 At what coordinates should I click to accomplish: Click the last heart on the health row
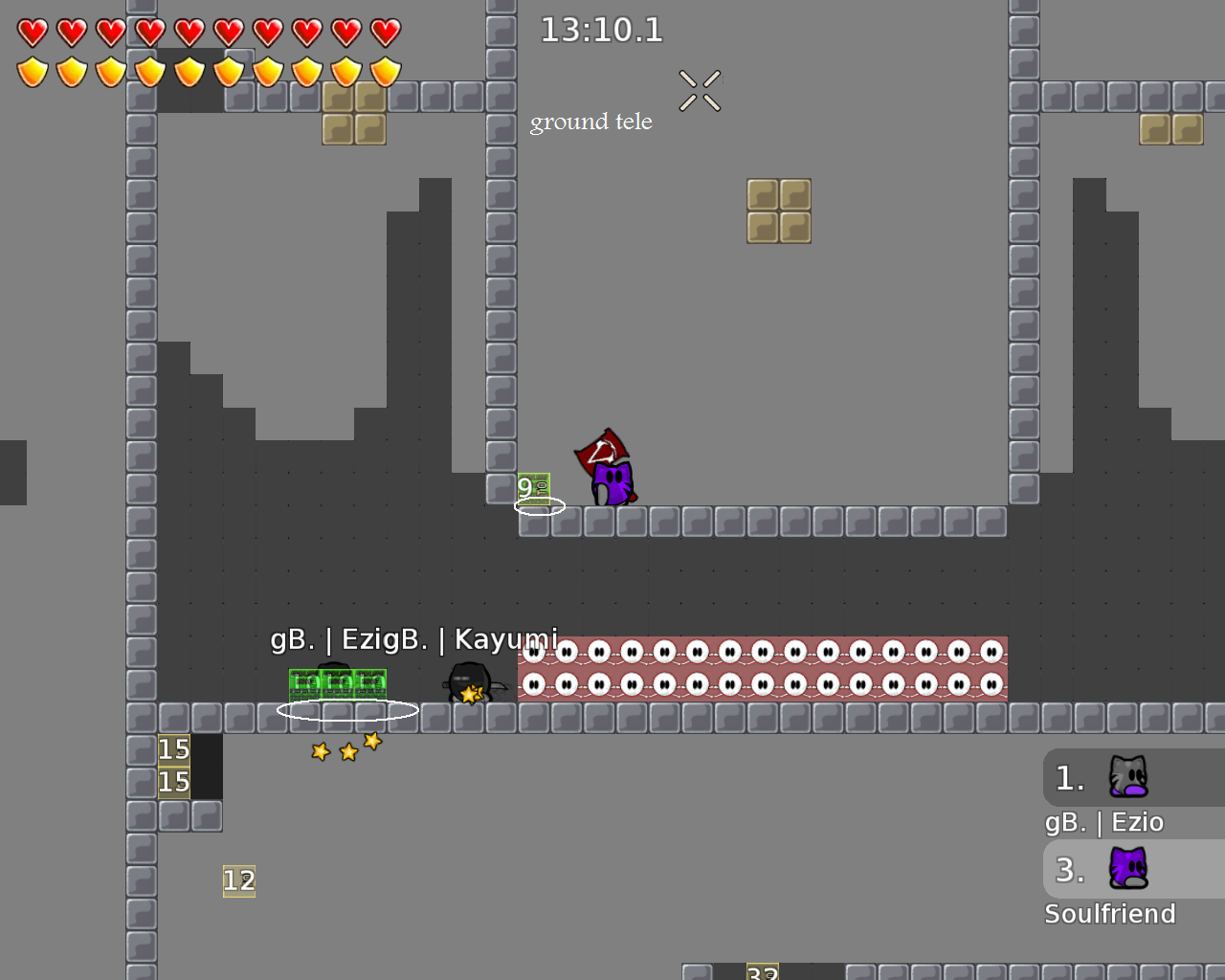(x=383, y=31)
